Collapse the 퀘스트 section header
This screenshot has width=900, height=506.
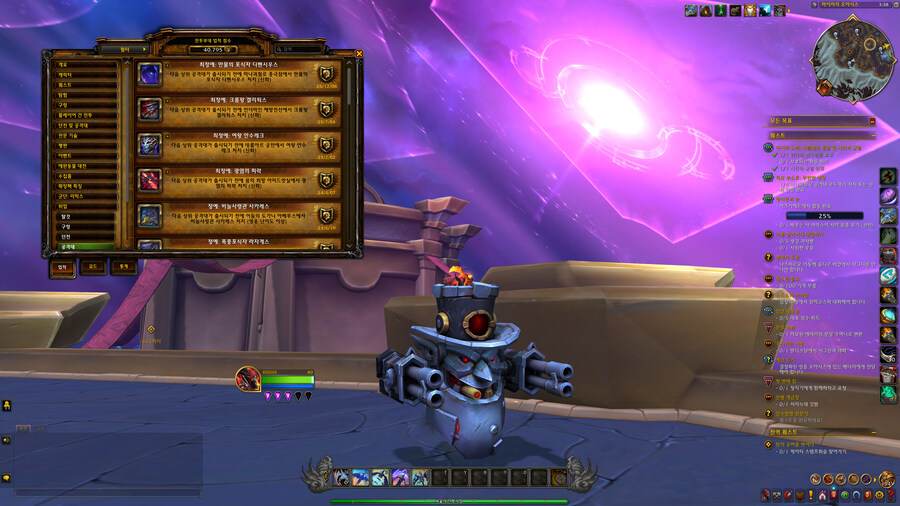(872, 133)
